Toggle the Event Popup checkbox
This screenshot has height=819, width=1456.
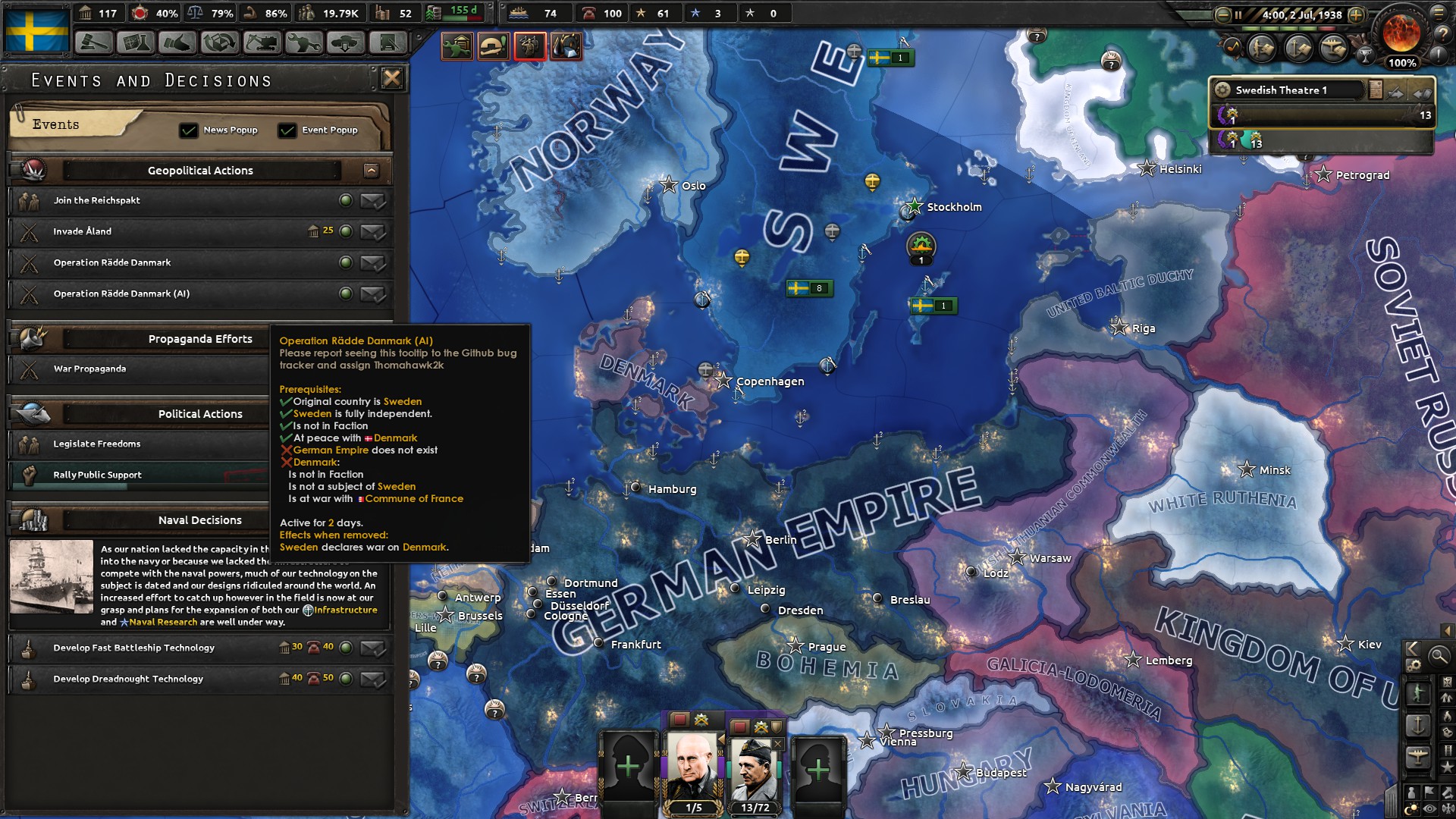coord(287,130)
